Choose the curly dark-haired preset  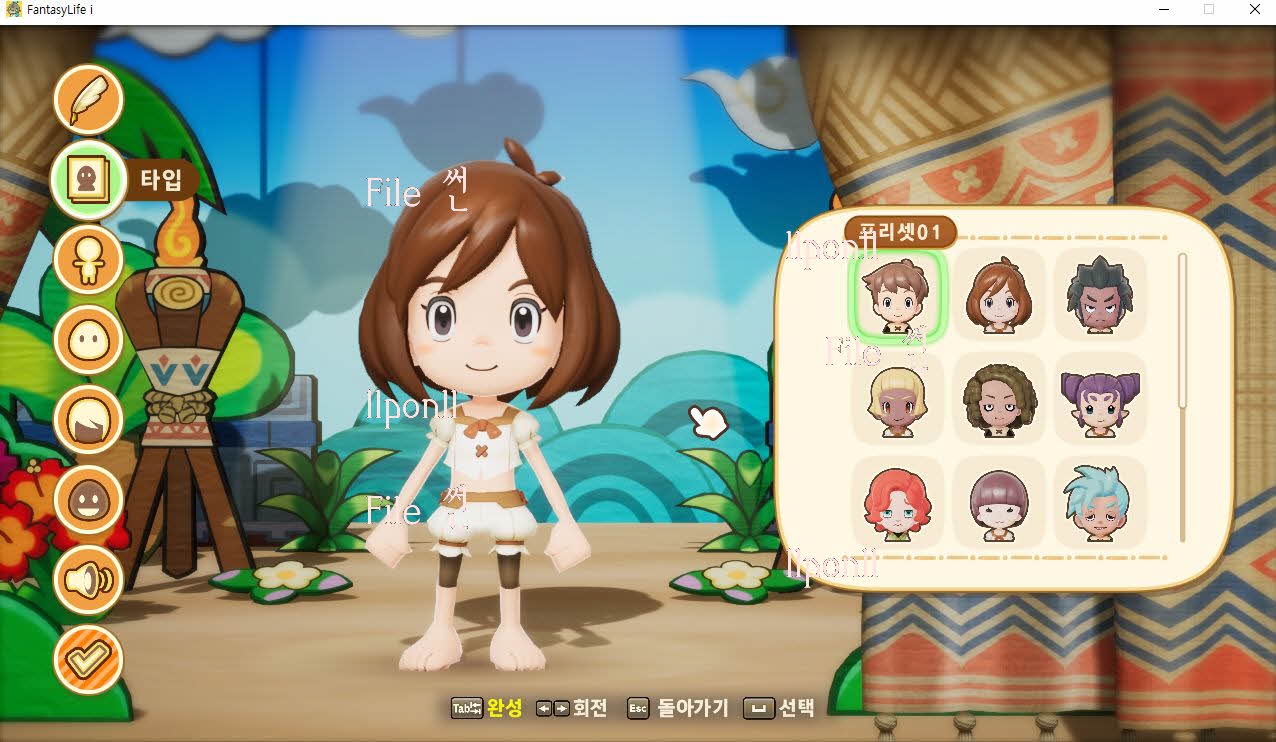(x=998, y=400)
